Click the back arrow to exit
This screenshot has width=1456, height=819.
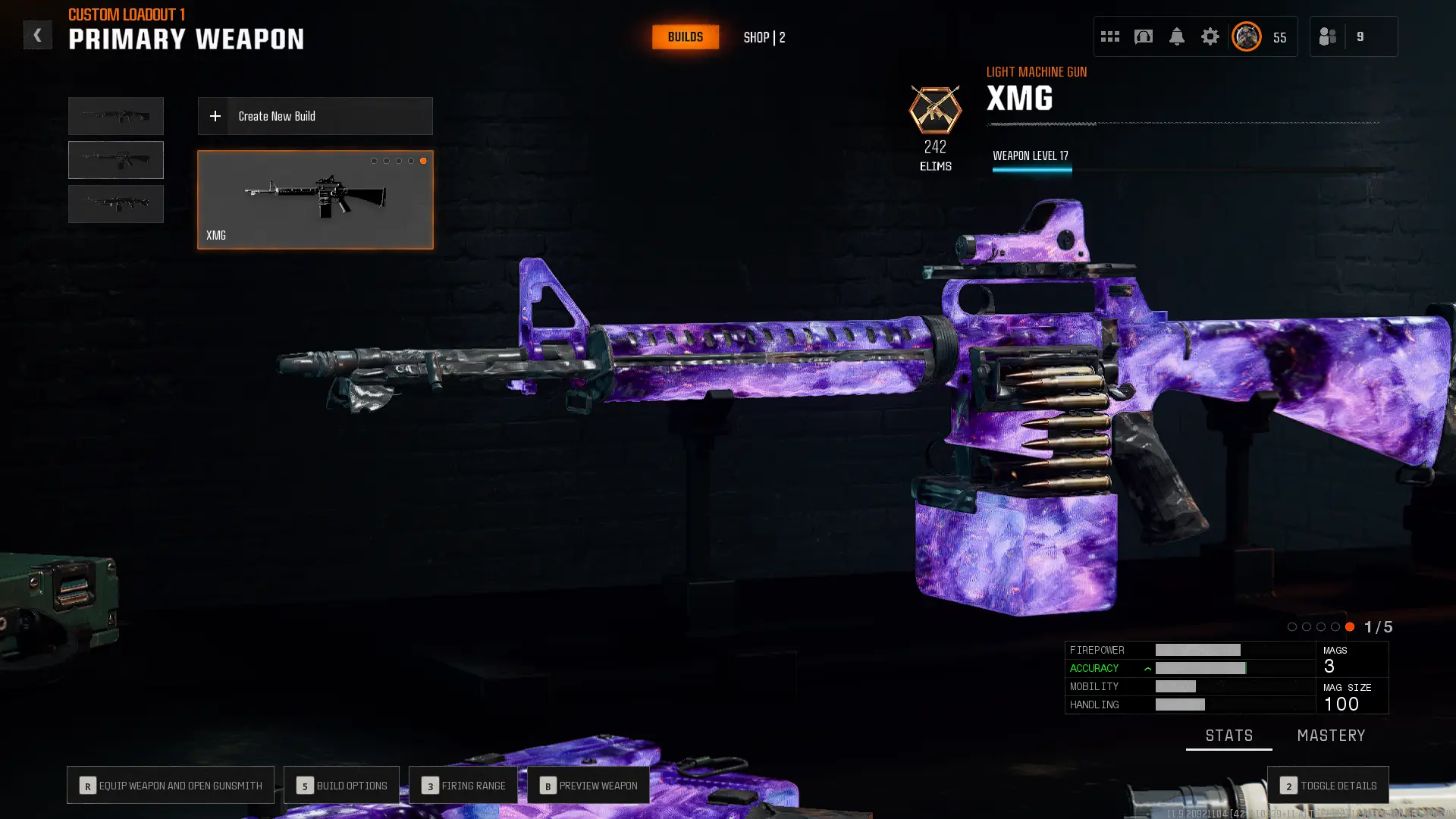[x=38, y=35]
